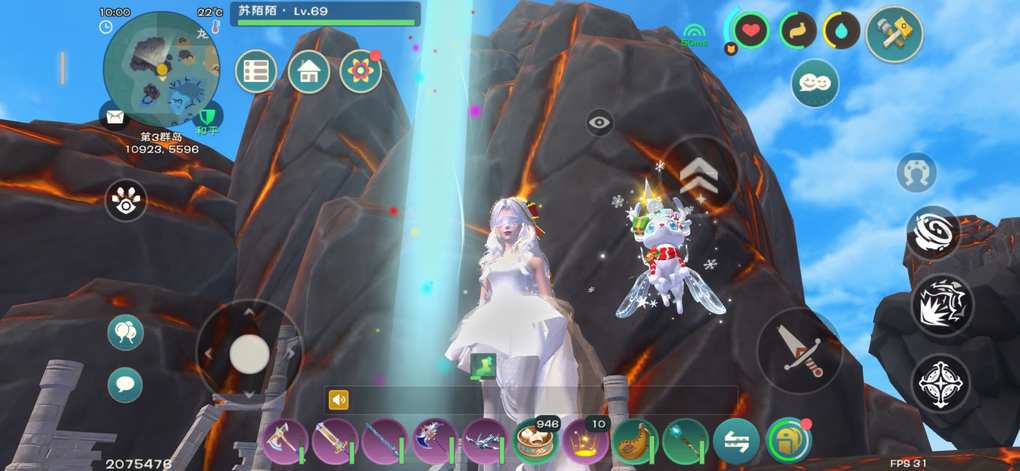Open the circular island minimap
Image resolution: width=1020 pixels, height=471 pixels.
click(161, 62)
